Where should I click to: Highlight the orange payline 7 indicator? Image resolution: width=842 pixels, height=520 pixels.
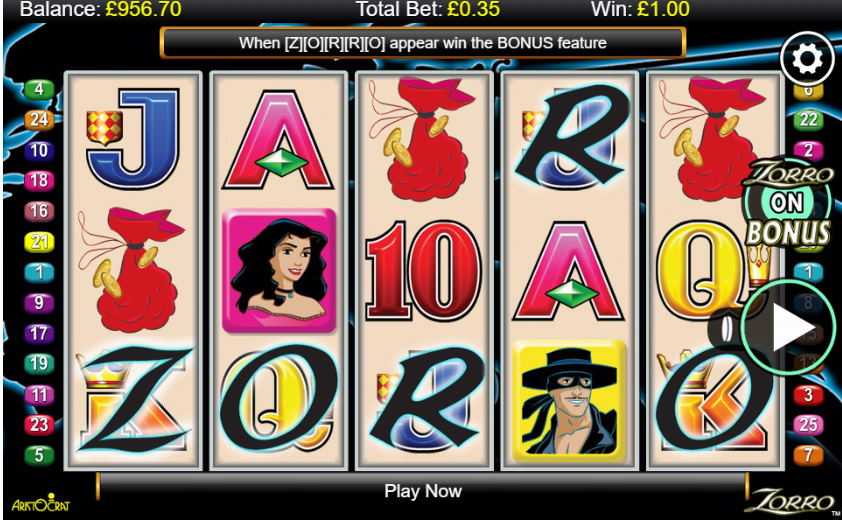tap(809, 455)
